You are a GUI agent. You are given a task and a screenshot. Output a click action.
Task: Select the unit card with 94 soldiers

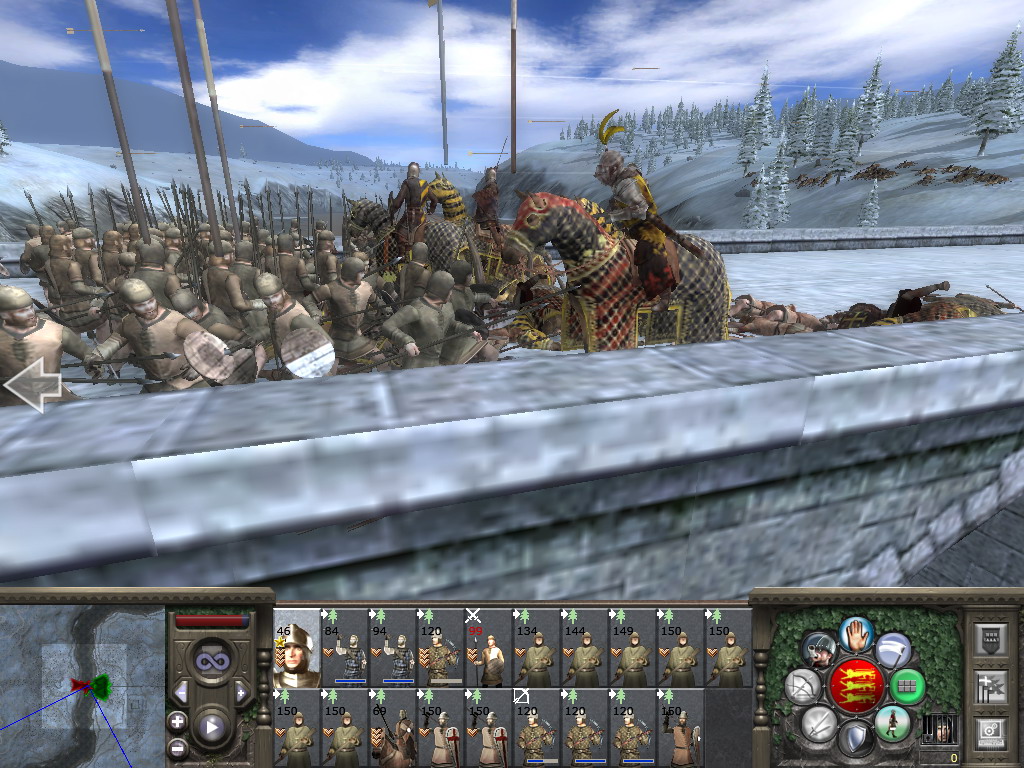392,648
